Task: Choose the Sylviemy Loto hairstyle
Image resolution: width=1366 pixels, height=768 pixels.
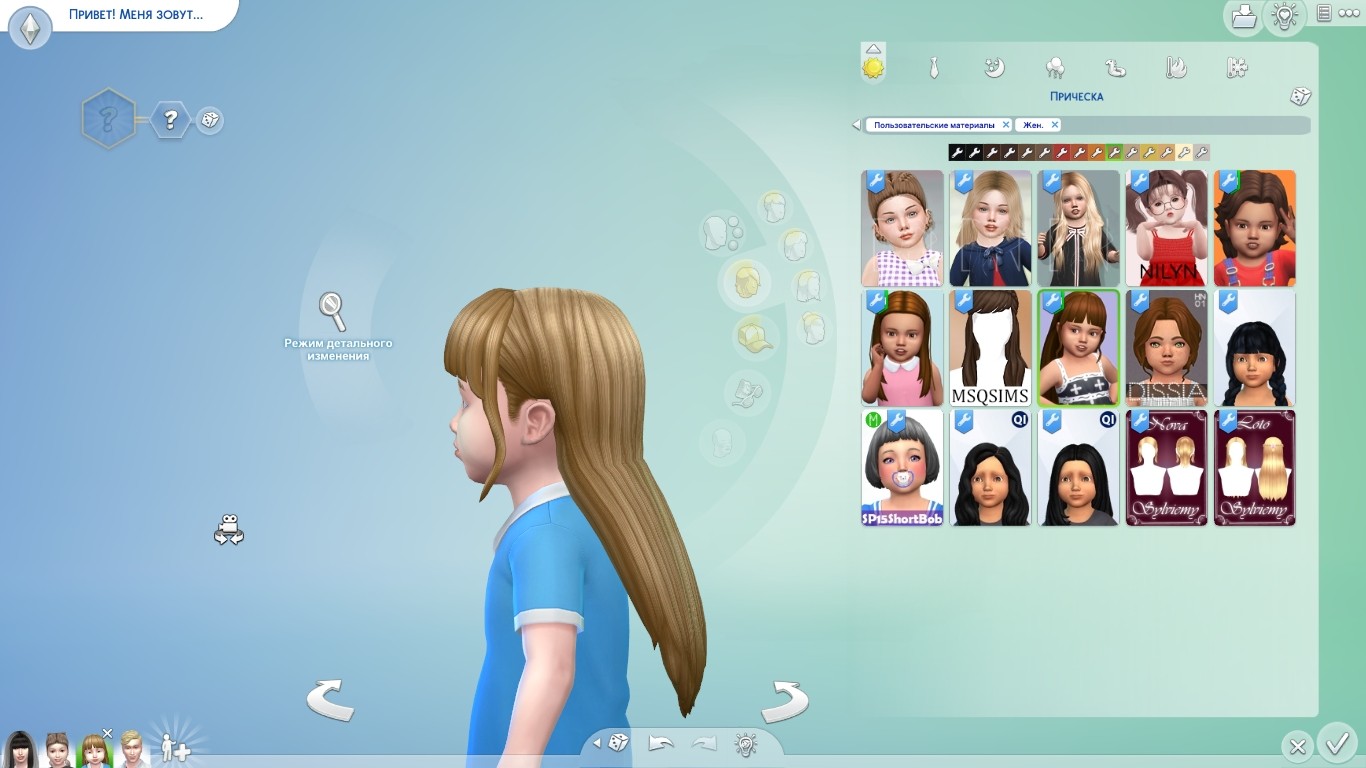Action: tap(1254, 468)
